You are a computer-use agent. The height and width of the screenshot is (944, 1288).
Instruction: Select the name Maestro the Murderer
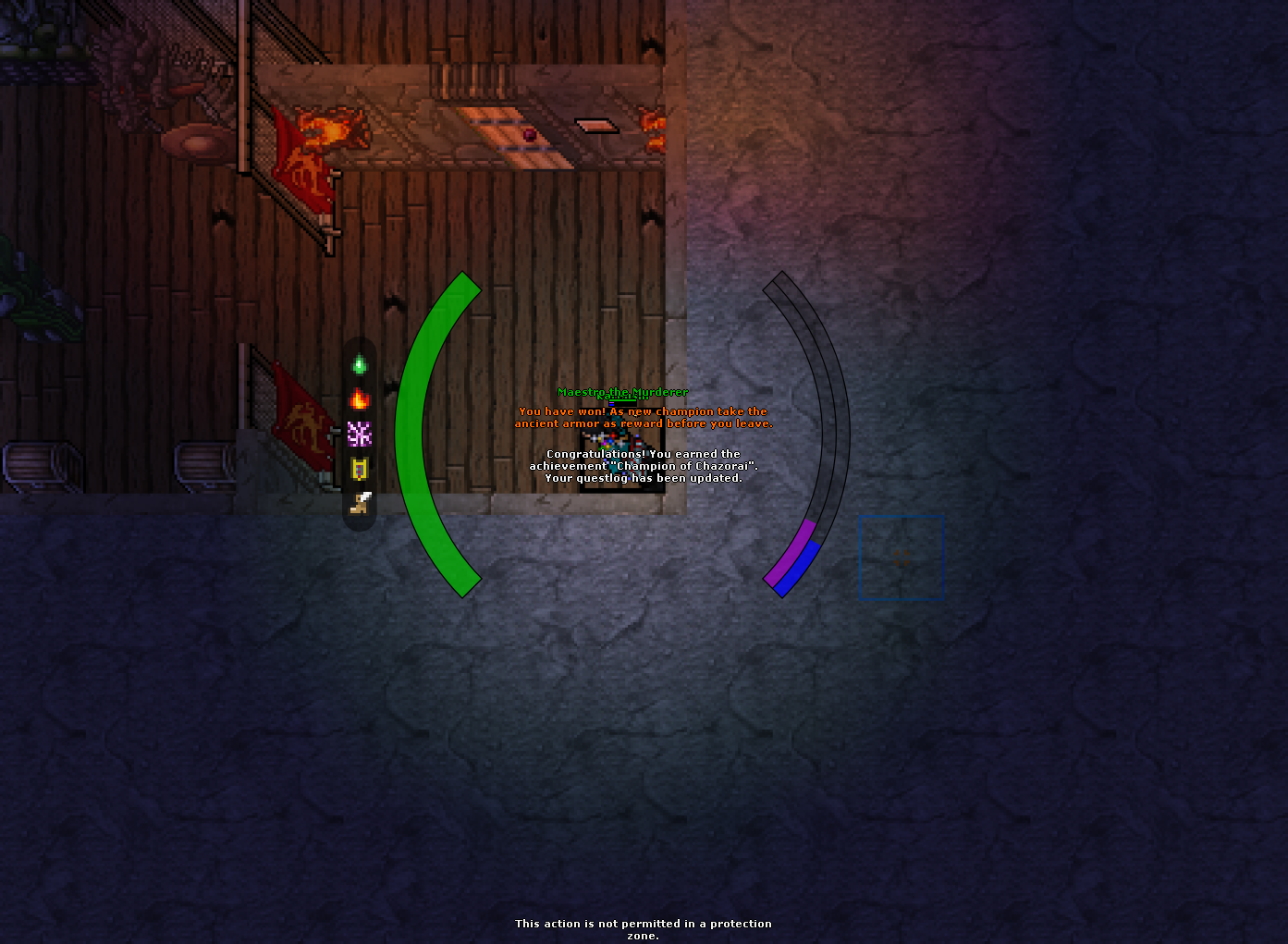(x=621, y=391)
